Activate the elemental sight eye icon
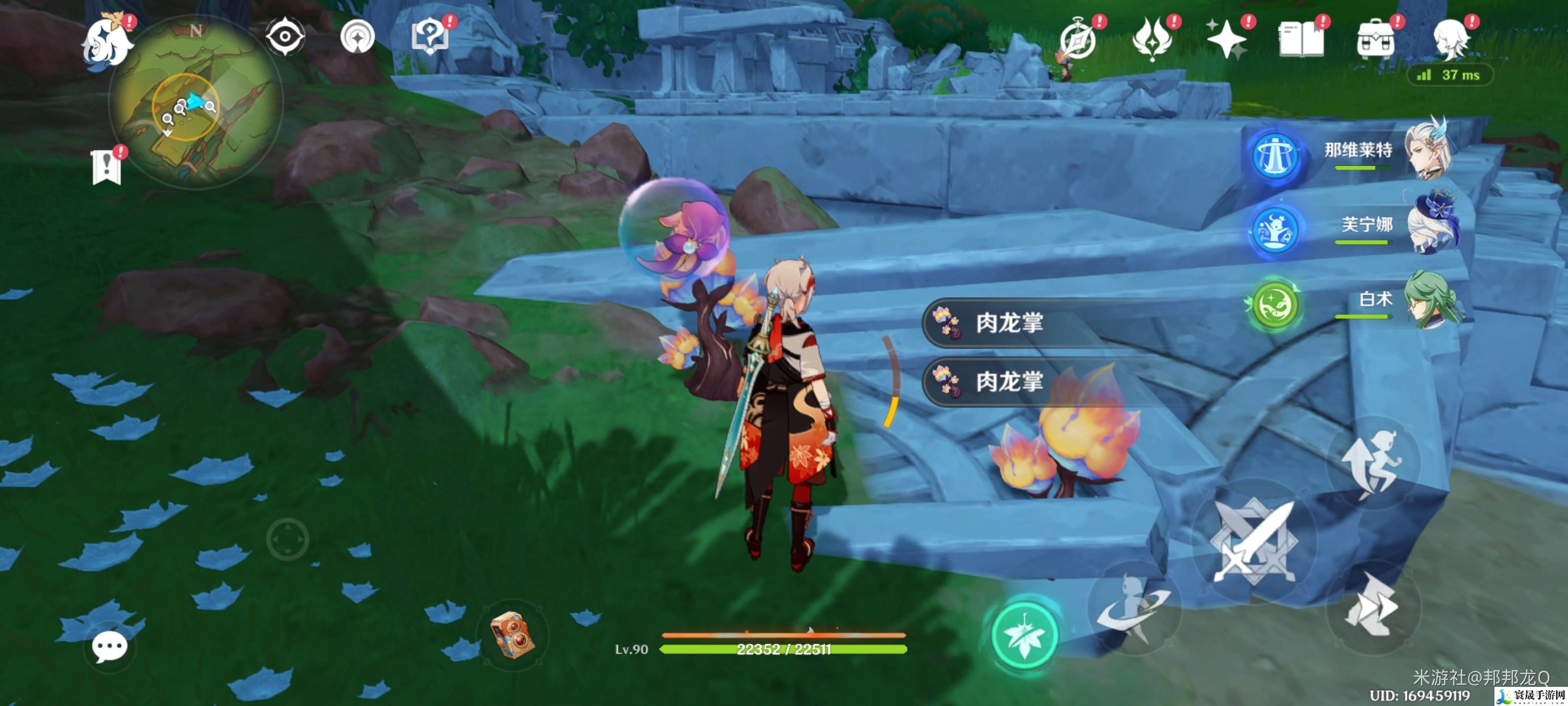This screenshot has width=1568, height=706. [x=285, y=37]
